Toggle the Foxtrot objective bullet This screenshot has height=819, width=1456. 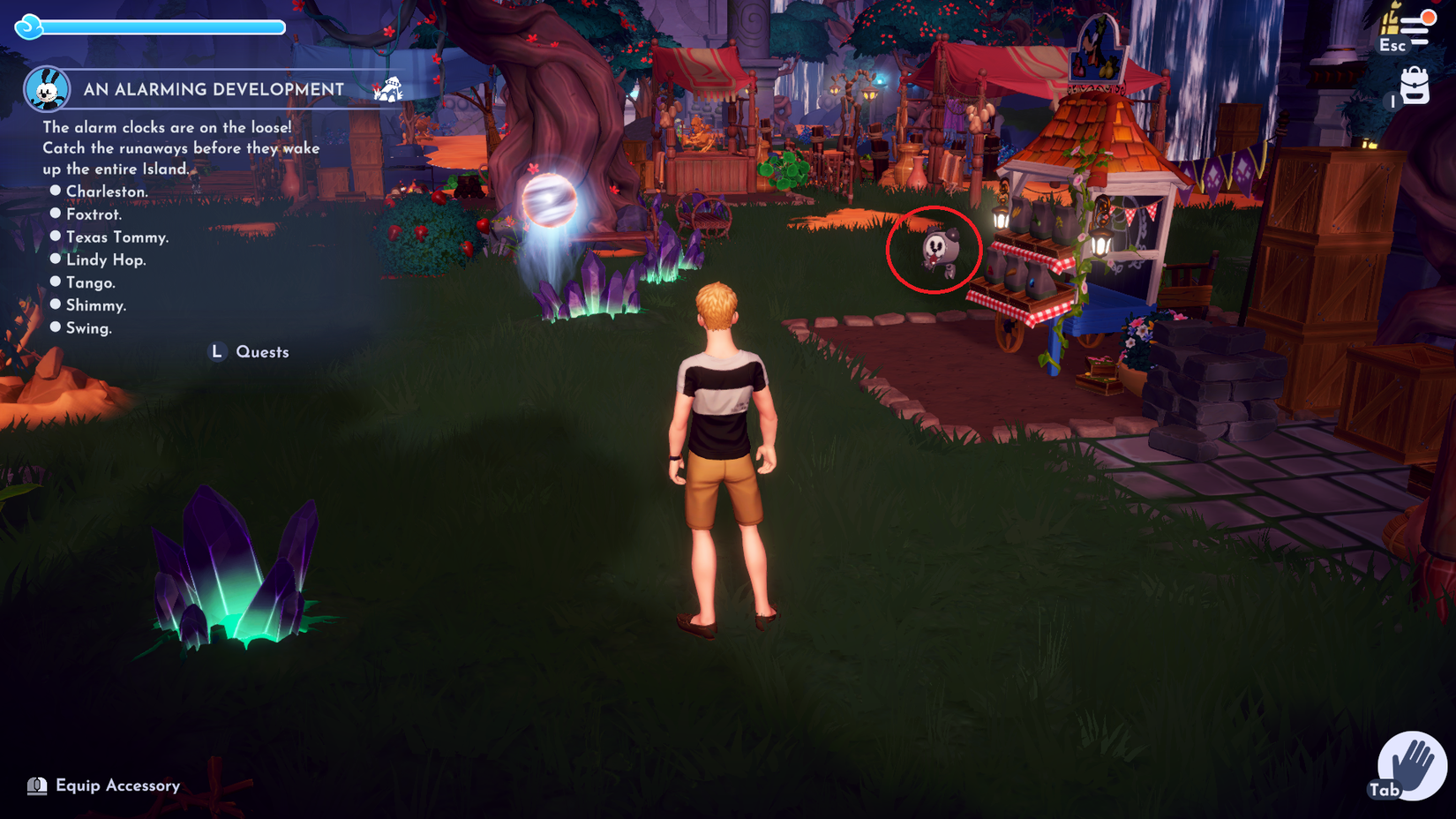click(x=56, y=213)
